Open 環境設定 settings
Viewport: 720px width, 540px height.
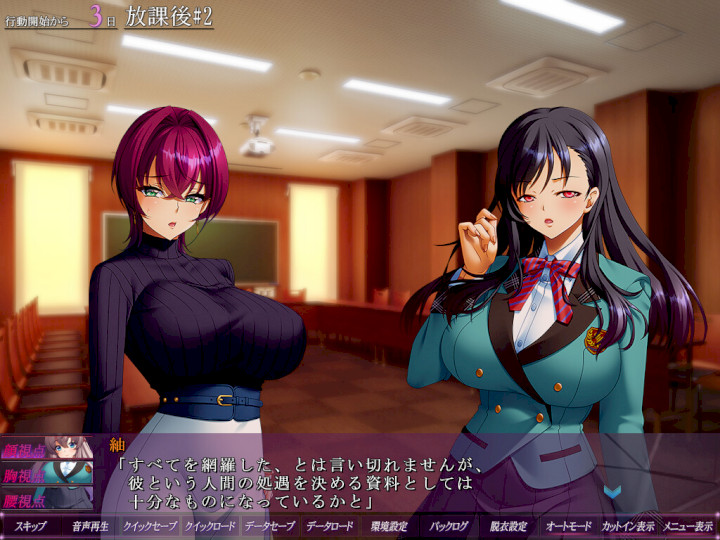click(x=390, y=526)
